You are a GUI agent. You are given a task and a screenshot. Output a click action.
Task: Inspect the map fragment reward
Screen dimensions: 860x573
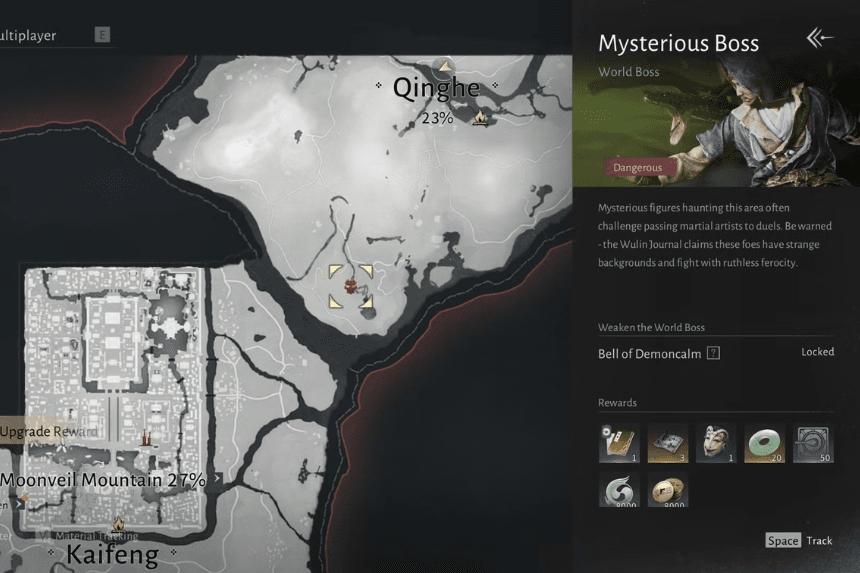(667, 442)
